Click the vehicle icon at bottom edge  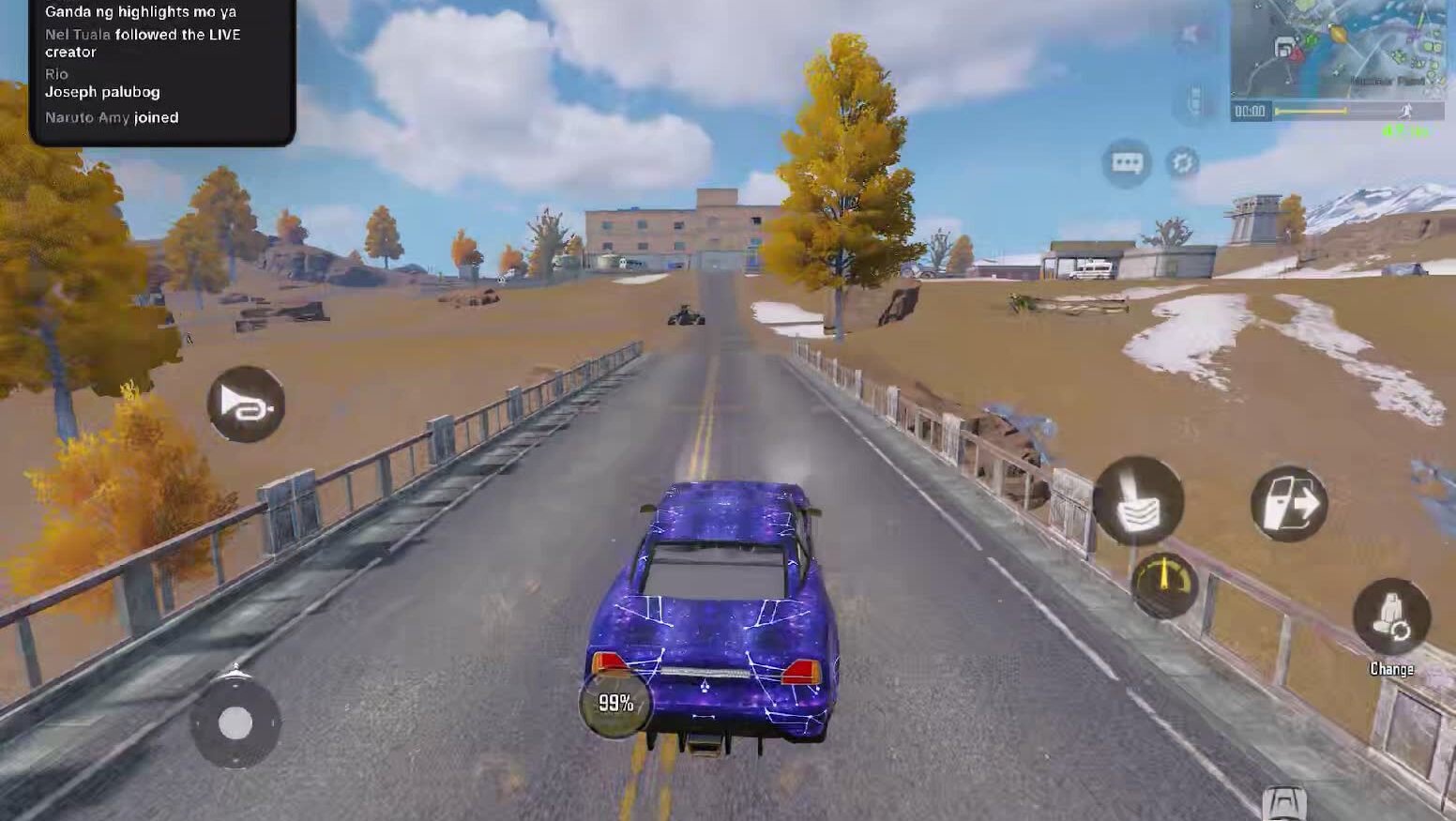[1284, 803]
